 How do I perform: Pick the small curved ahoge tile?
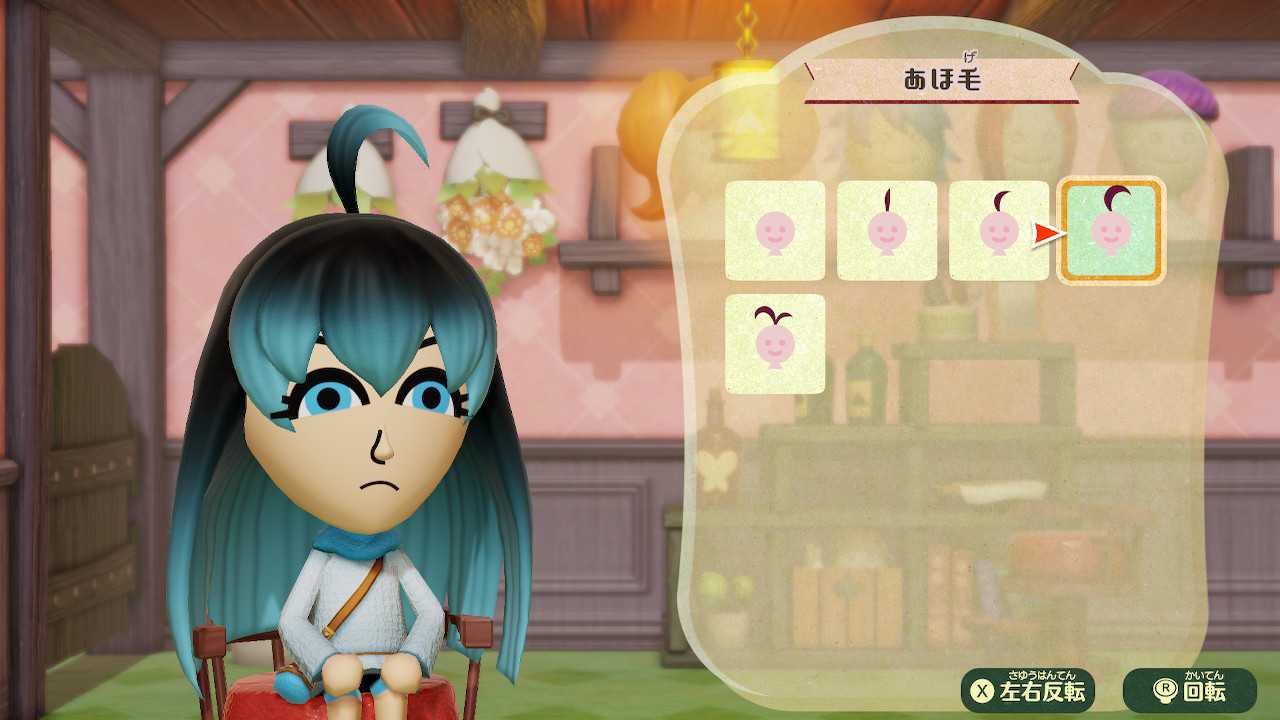click(998, 231)
